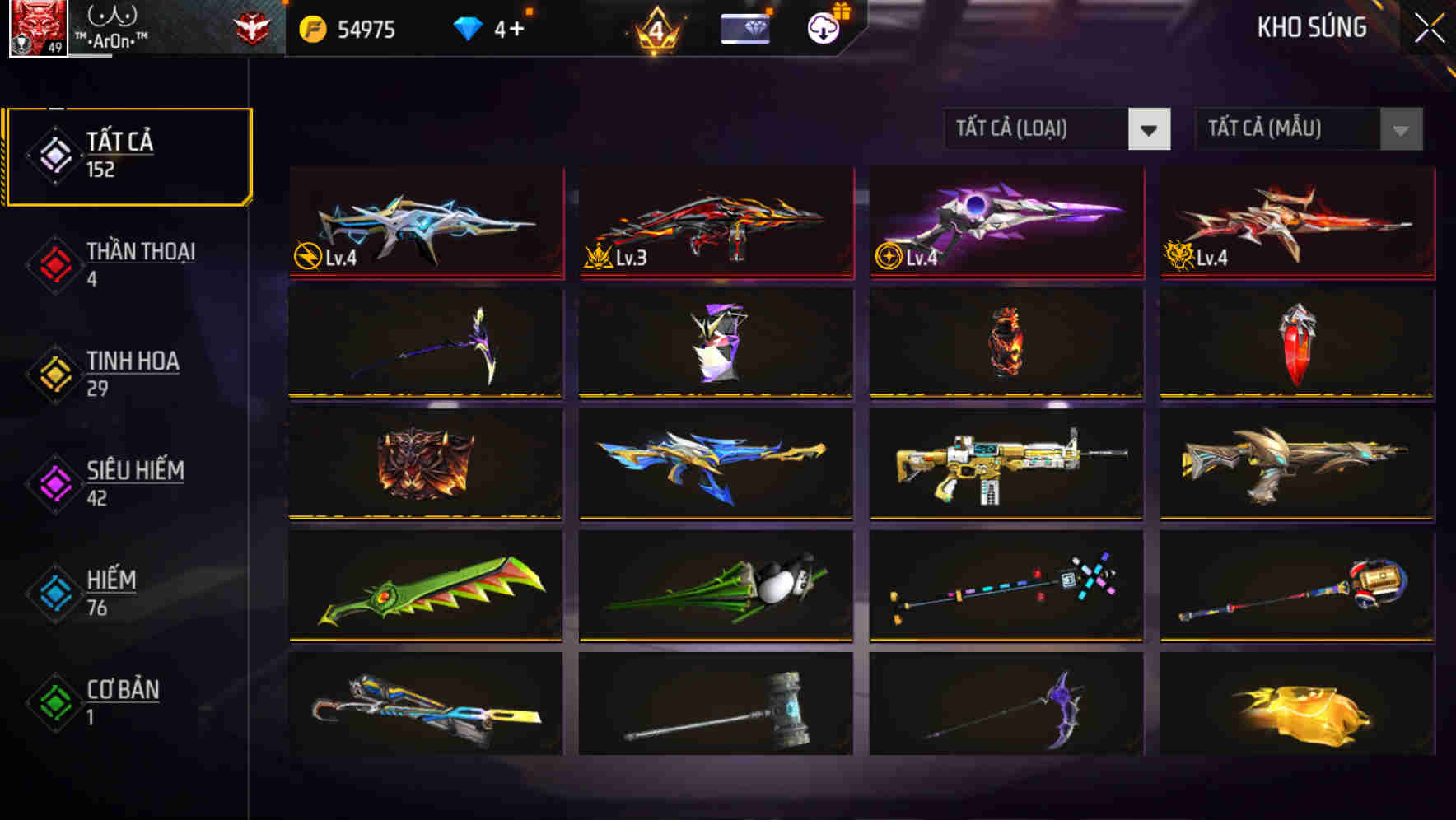This screenshot has height=820, width=1456.
Task: Click the arrow of the left filter dropdown
Action: 1150,129
